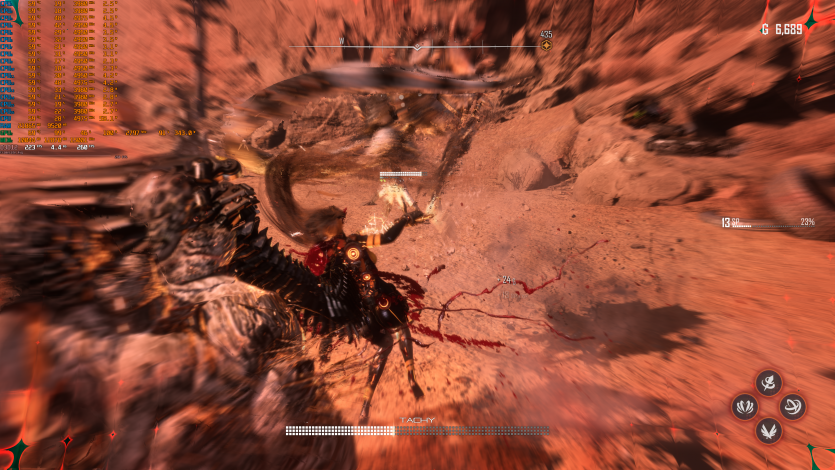This screenshot has height=470, width=835.
Task: Select the bottom wing-shaped skill icon
Action: [x=768, y=430]
